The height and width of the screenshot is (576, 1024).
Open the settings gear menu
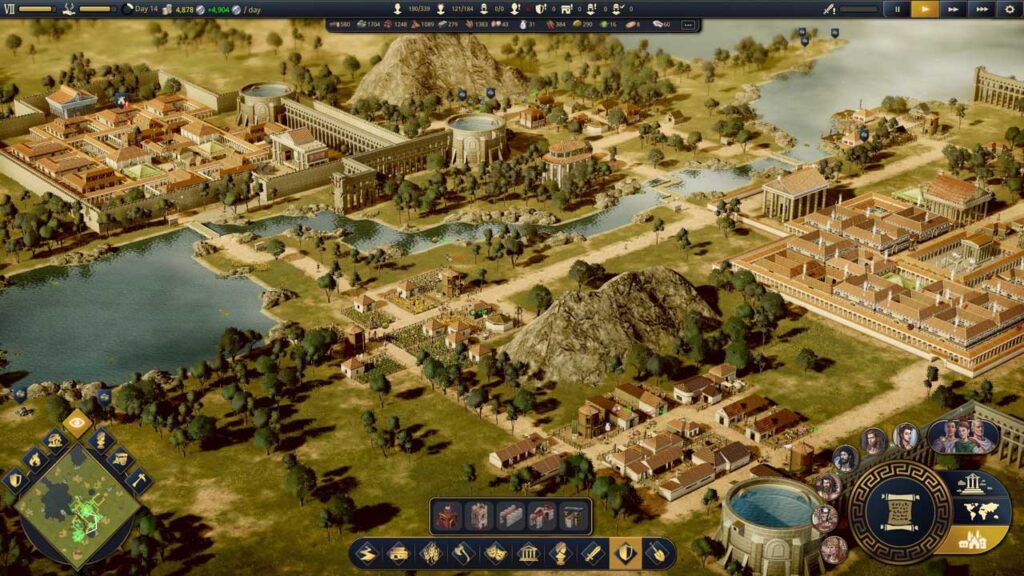(x=1009, y=9)
